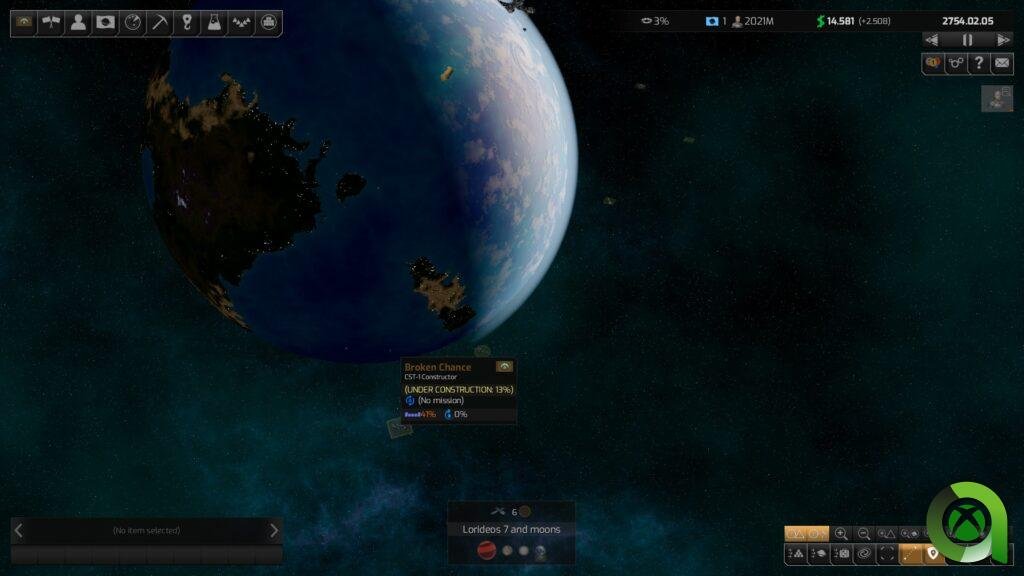The image size is (1024, 576).
Task: Open the crossed flags diplomacy panel
Action: [51, 23]
